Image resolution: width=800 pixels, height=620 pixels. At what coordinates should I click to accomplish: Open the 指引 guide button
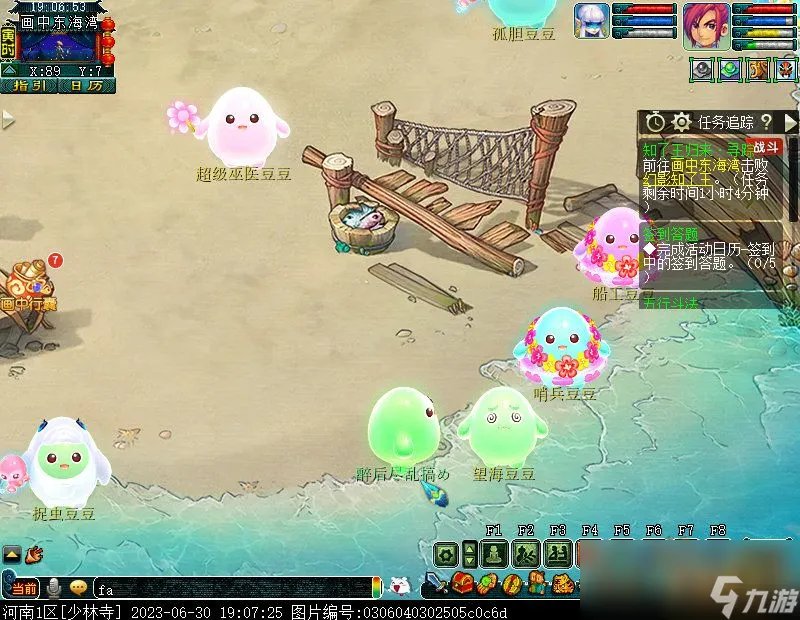coord(31,86)
